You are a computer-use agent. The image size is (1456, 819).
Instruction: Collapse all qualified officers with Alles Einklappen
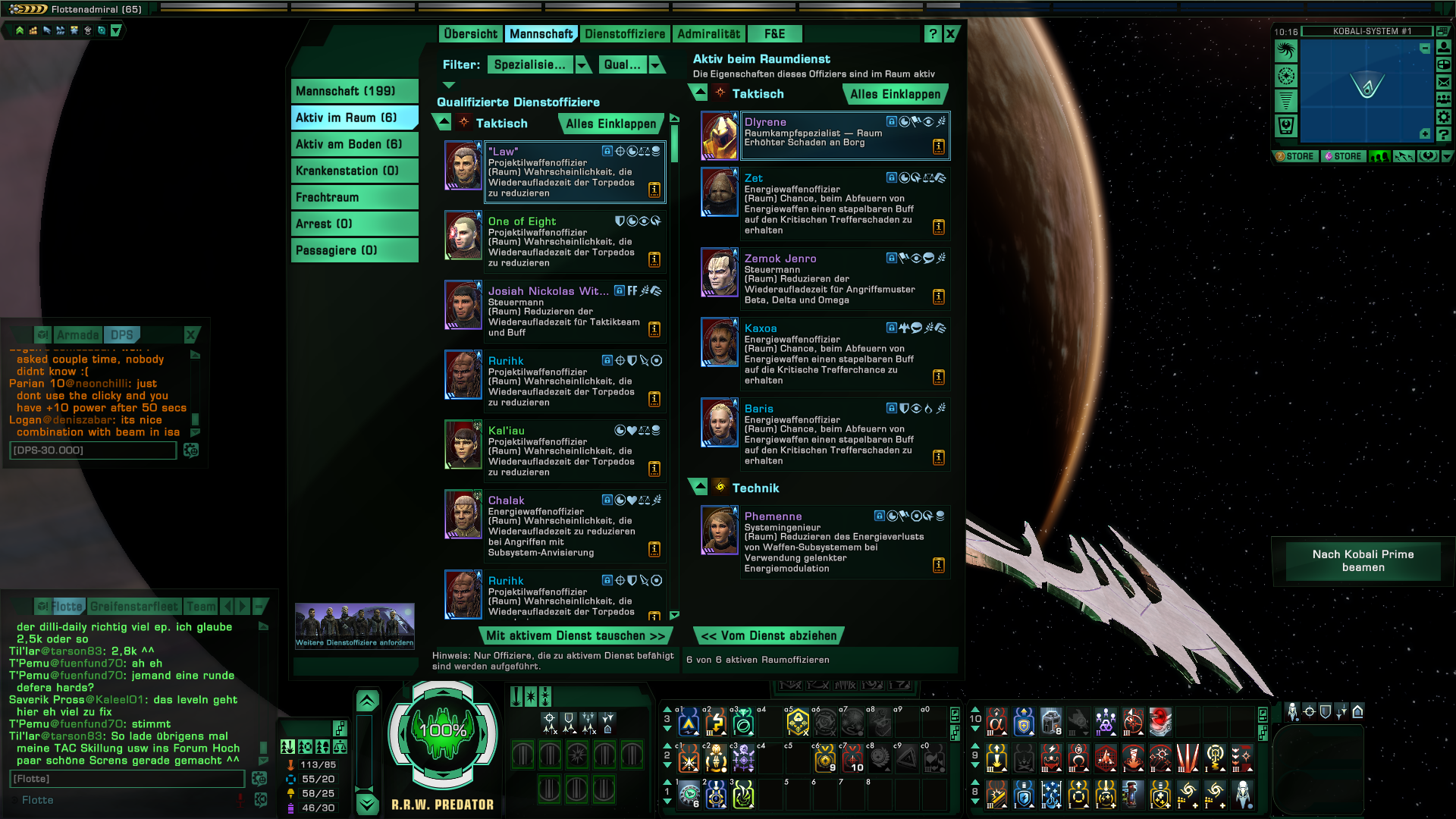610,124
